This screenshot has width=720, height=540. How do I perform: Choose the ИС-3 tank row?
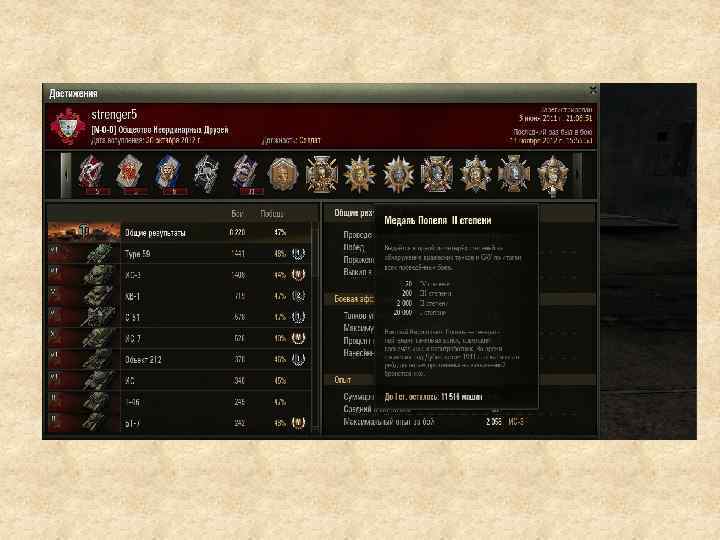[180, 274]
